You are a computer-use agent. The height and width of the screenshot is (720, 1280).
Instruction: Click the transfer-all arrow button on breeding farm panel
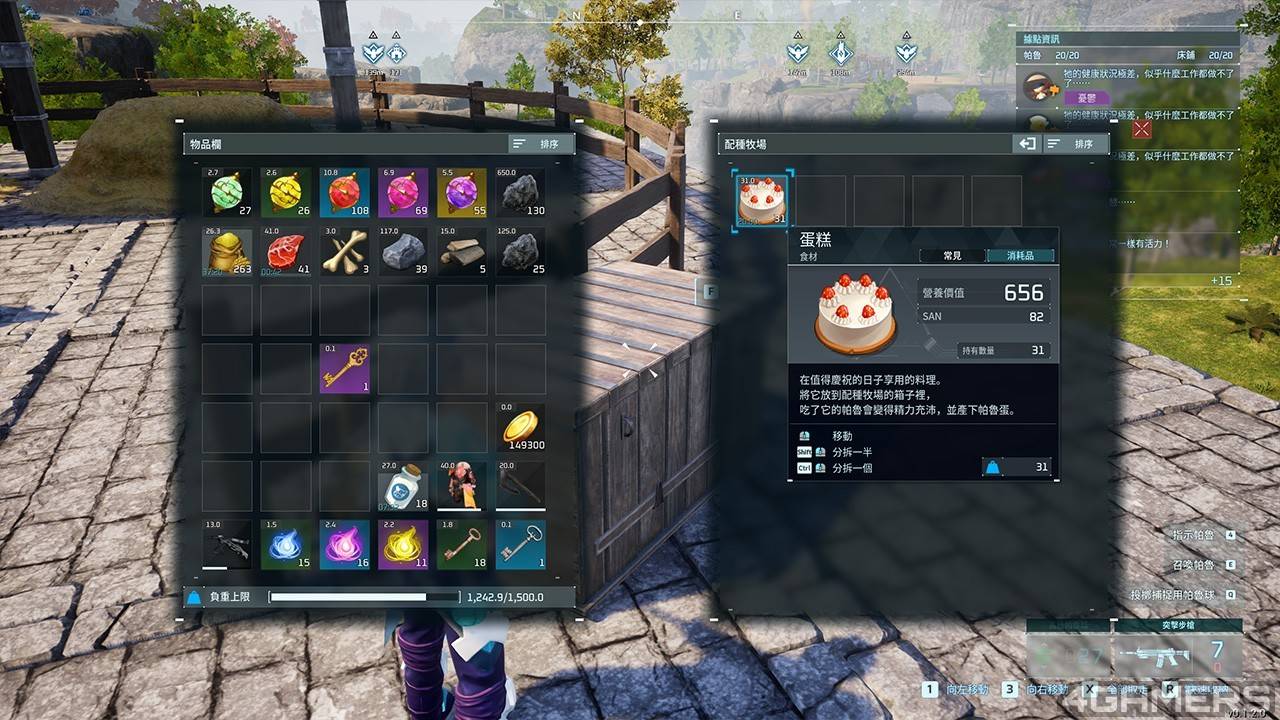click(1027, 144)
